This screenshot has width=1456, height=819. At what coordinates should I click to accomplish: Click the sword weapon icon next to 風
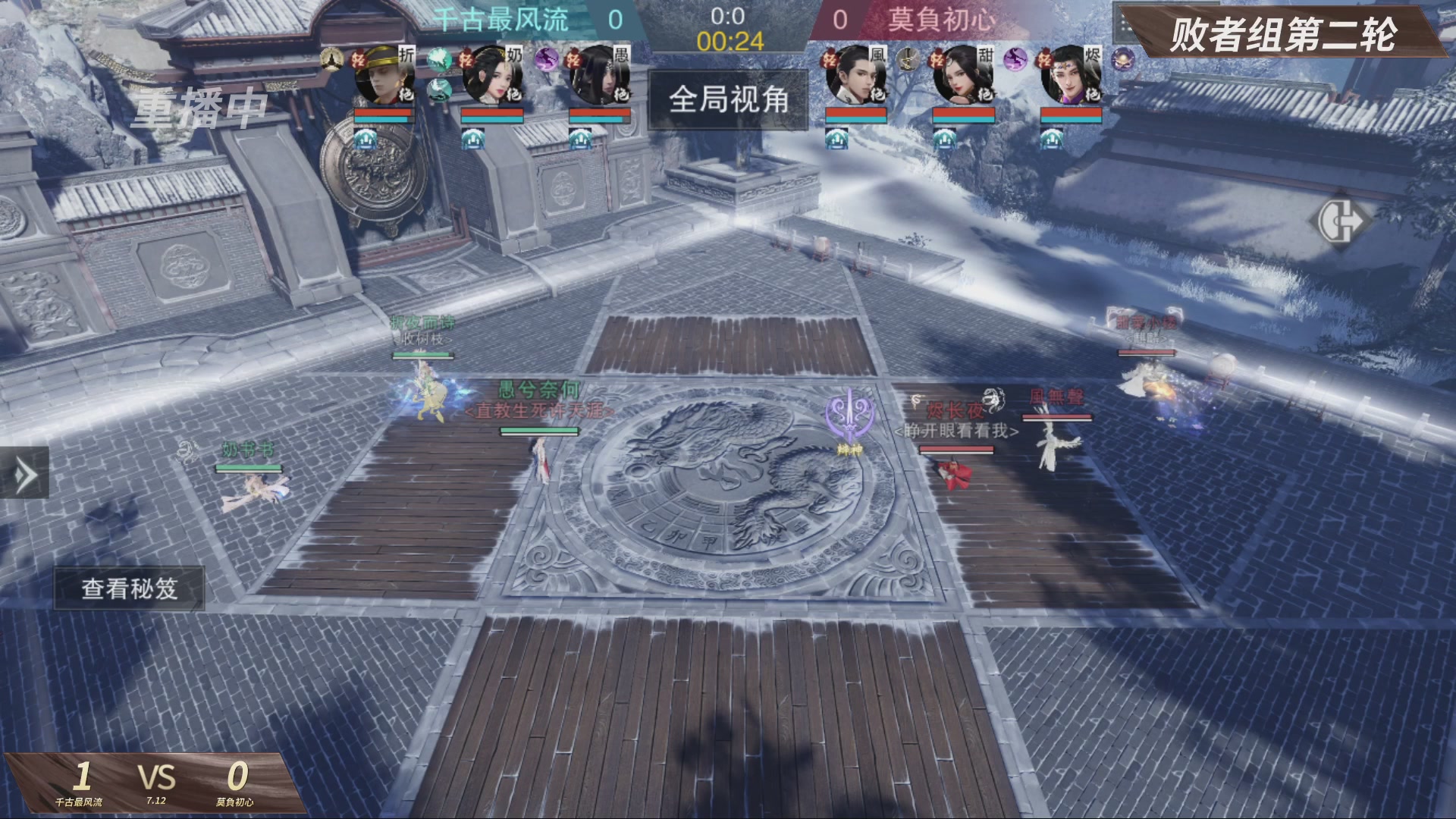[907, 61]
